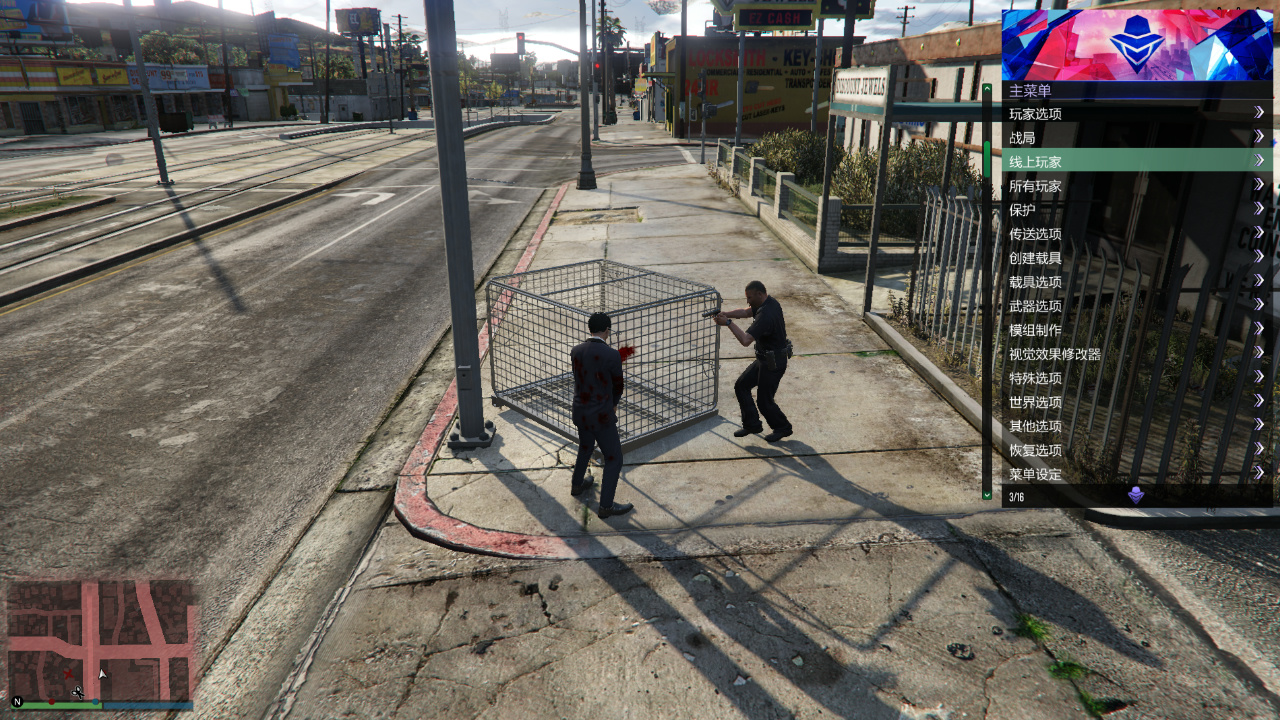Open the highlighted 线上玩家 entry

point(1135,161)
